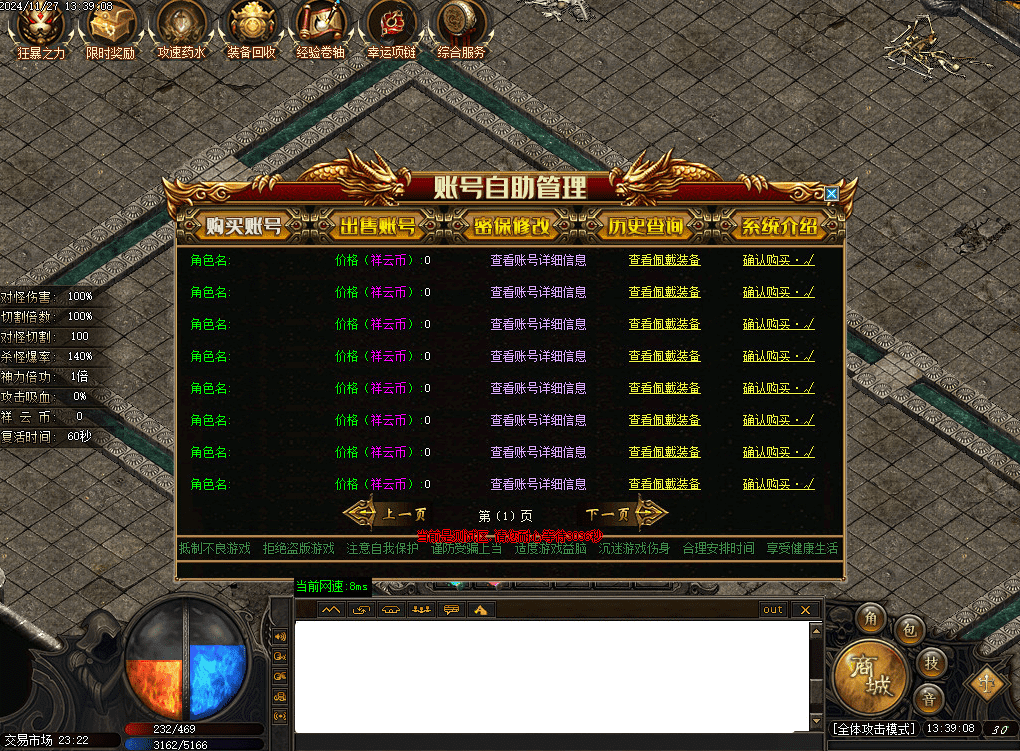The image size is (1020, 751).
Task: Open skills with the 技 button
Action: 932,662
